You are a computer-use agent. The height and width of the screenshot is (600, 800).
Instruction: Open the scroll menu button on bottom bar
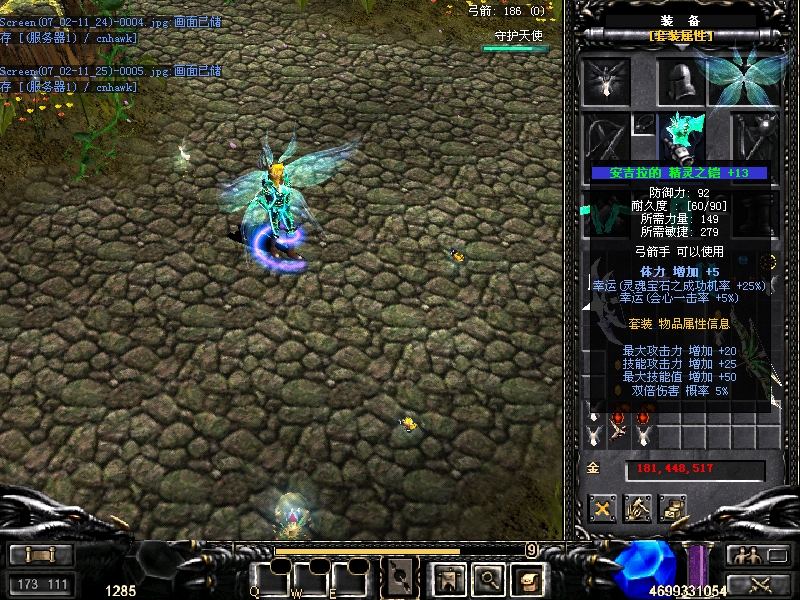tap(527, 577)
